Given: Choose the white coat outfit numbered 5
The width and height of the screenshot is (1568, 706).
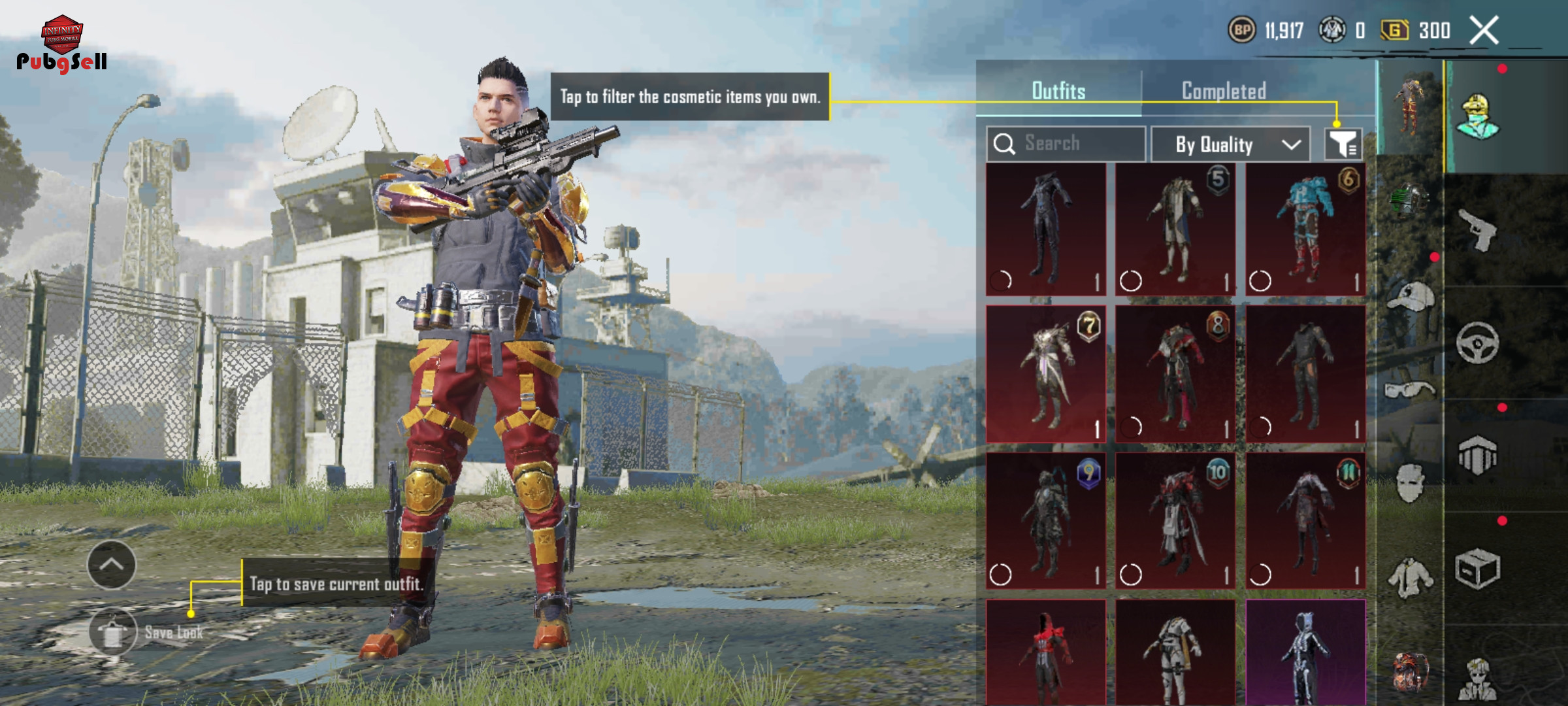Looking at the screenshot, I should 1175,229.
